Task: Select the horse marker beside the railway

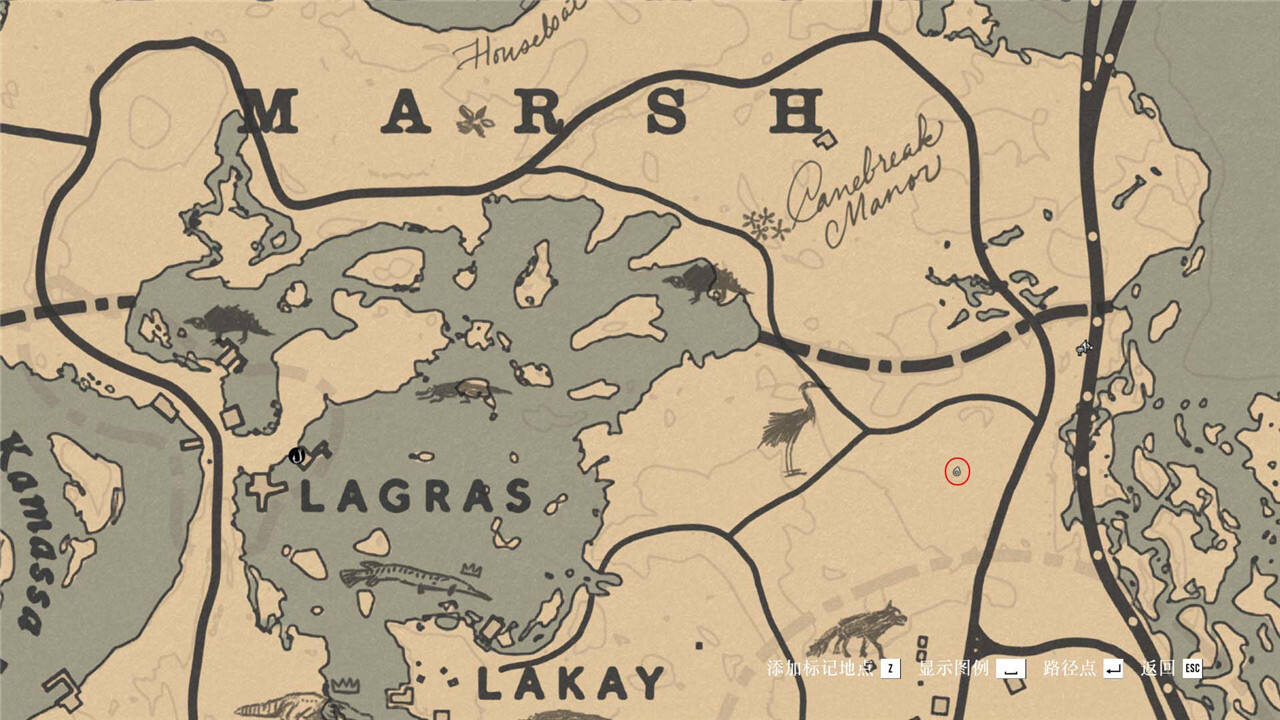Action: click(x=1085, y=347)
